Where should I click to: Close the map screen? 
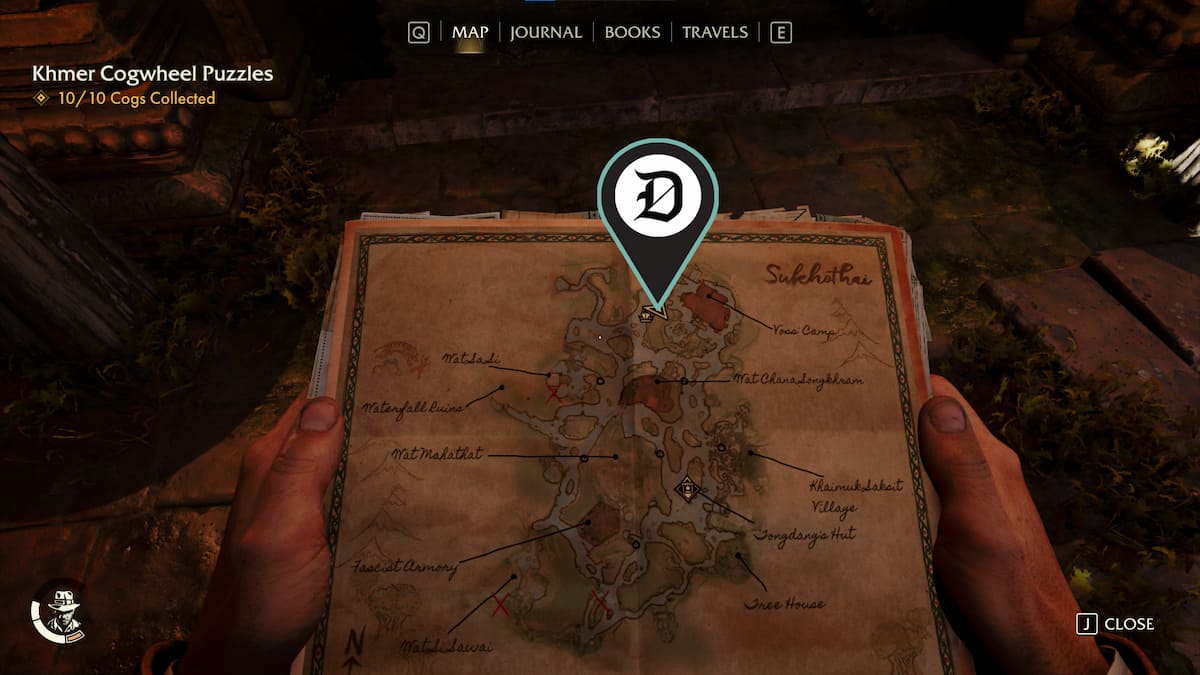1115,624
